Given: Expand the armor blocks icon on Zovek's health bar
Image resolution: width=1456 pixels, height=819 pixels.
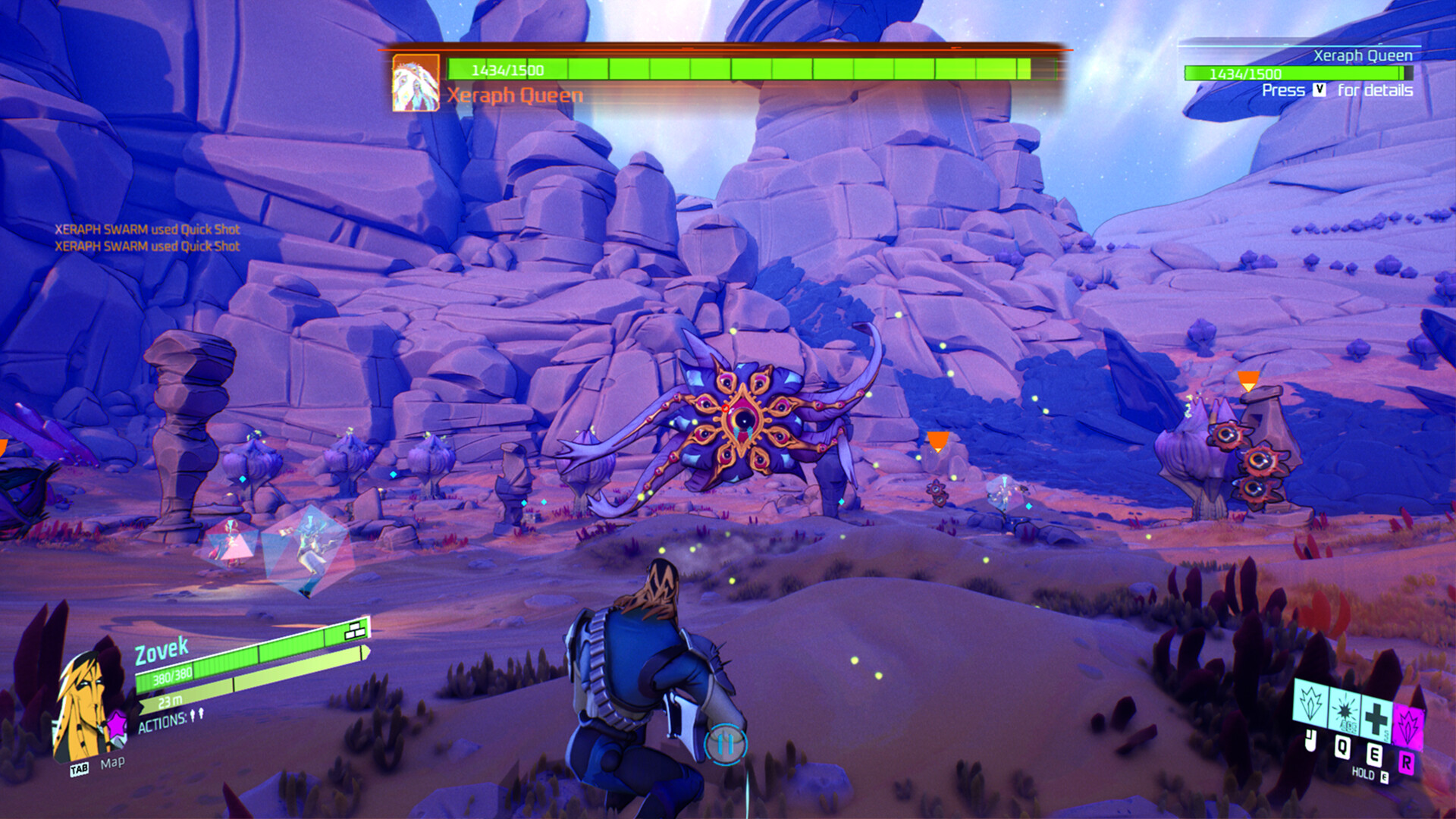Looking at the screenshot, I should tap(354, 630).
